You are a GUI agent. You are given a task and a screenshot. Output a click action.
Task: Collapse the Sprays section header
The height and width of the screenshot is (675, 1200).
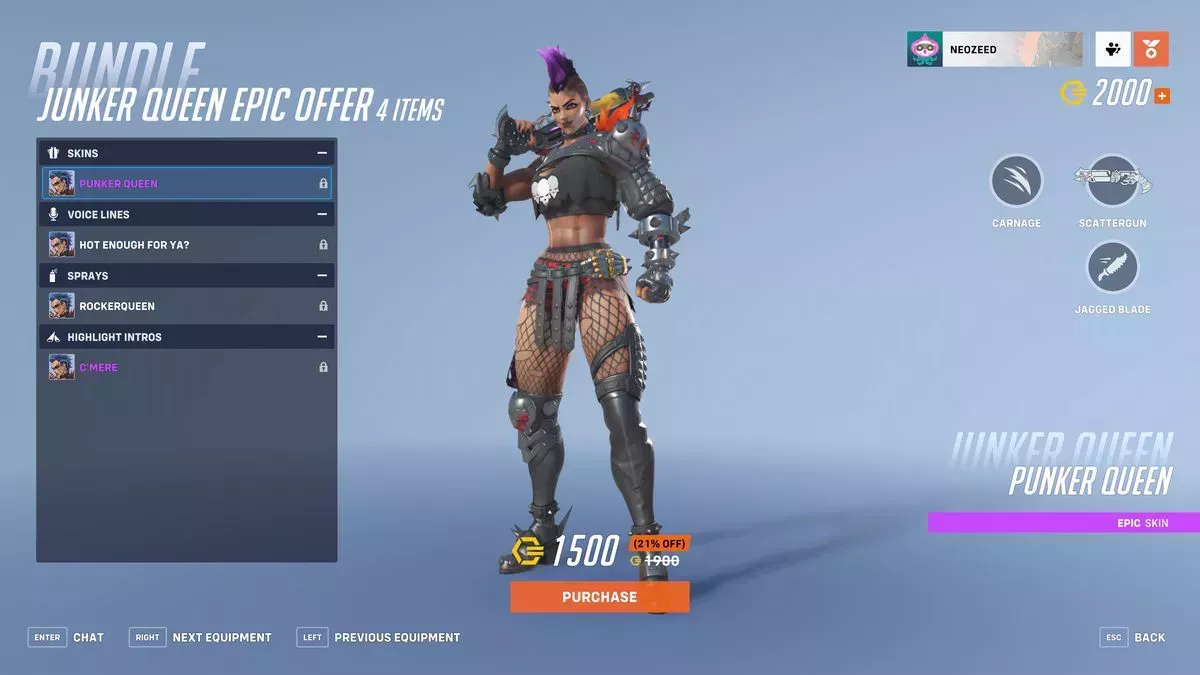322,275
